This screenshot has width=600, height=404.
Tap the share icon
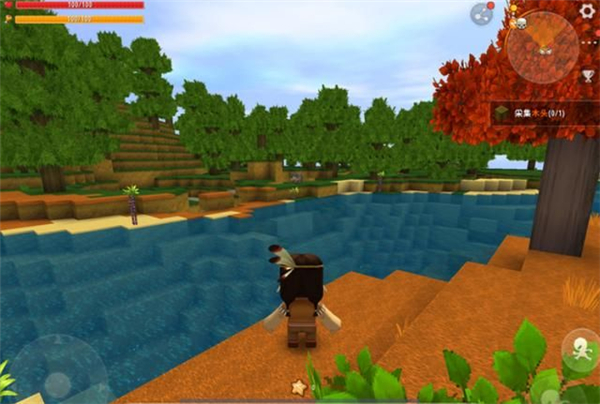(x=482, y=13)
